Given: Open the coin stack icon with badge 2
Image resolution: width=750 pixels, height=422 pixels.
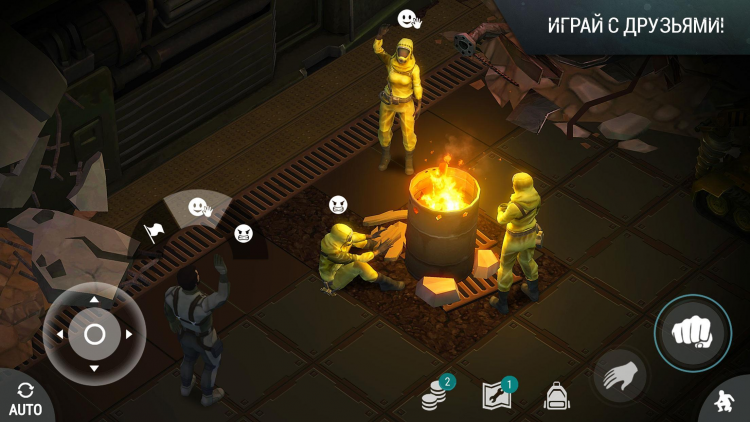Looking at the screenshot, I should [x=435, y=394].
